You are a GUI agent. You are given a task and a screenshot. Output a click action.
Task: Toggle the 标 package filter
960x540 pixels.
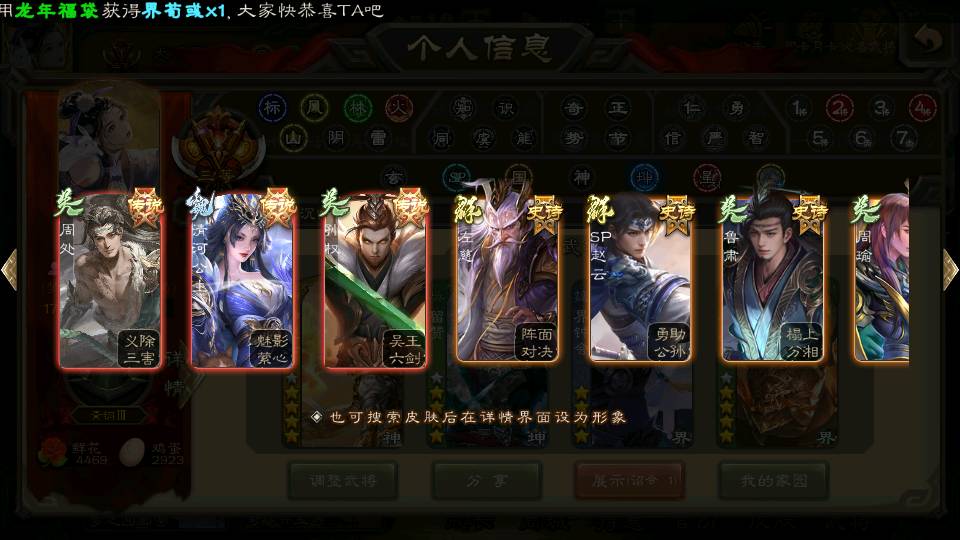tap(272, 107)
